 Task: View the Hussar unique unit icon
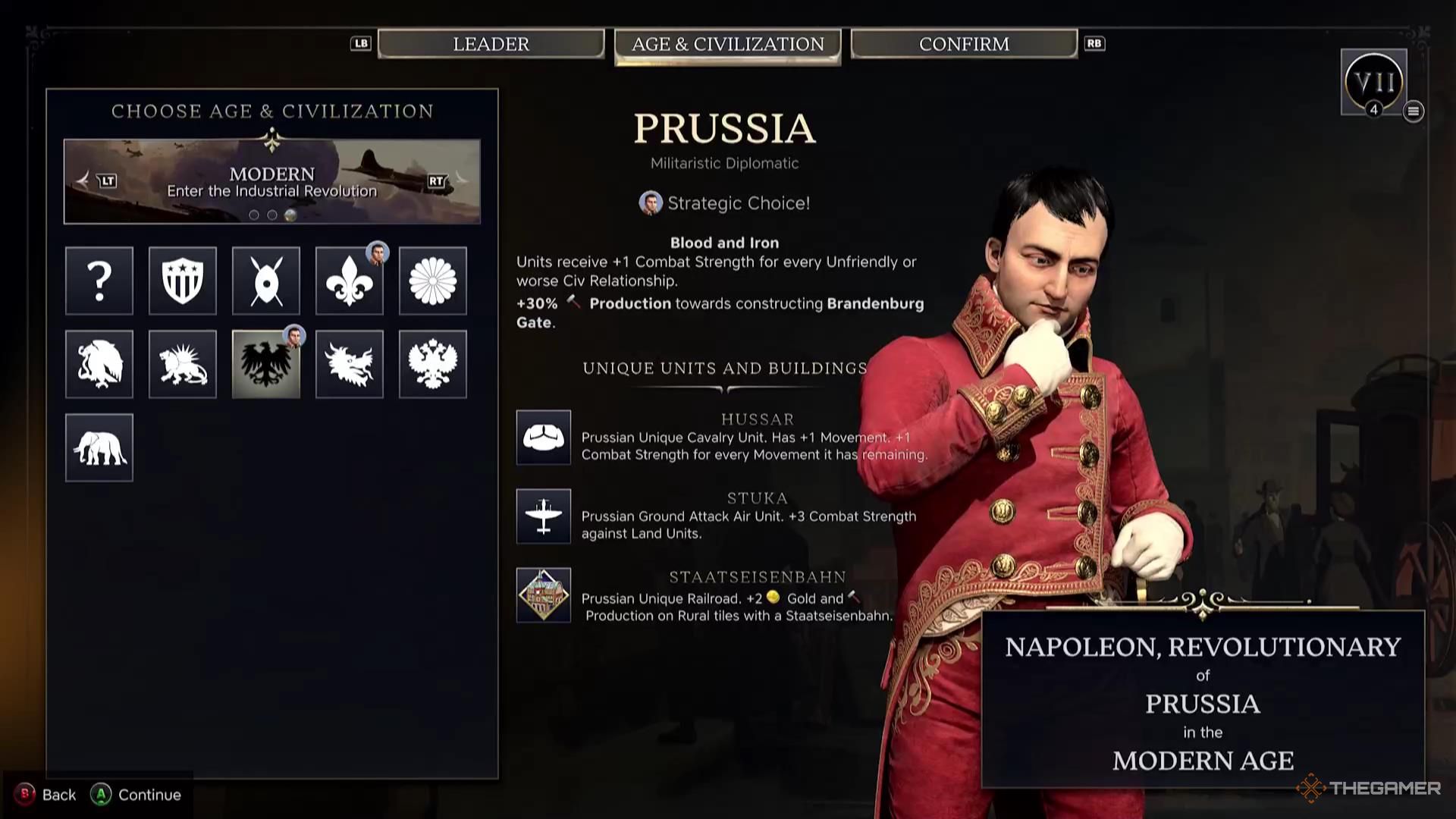pos(544,438)
